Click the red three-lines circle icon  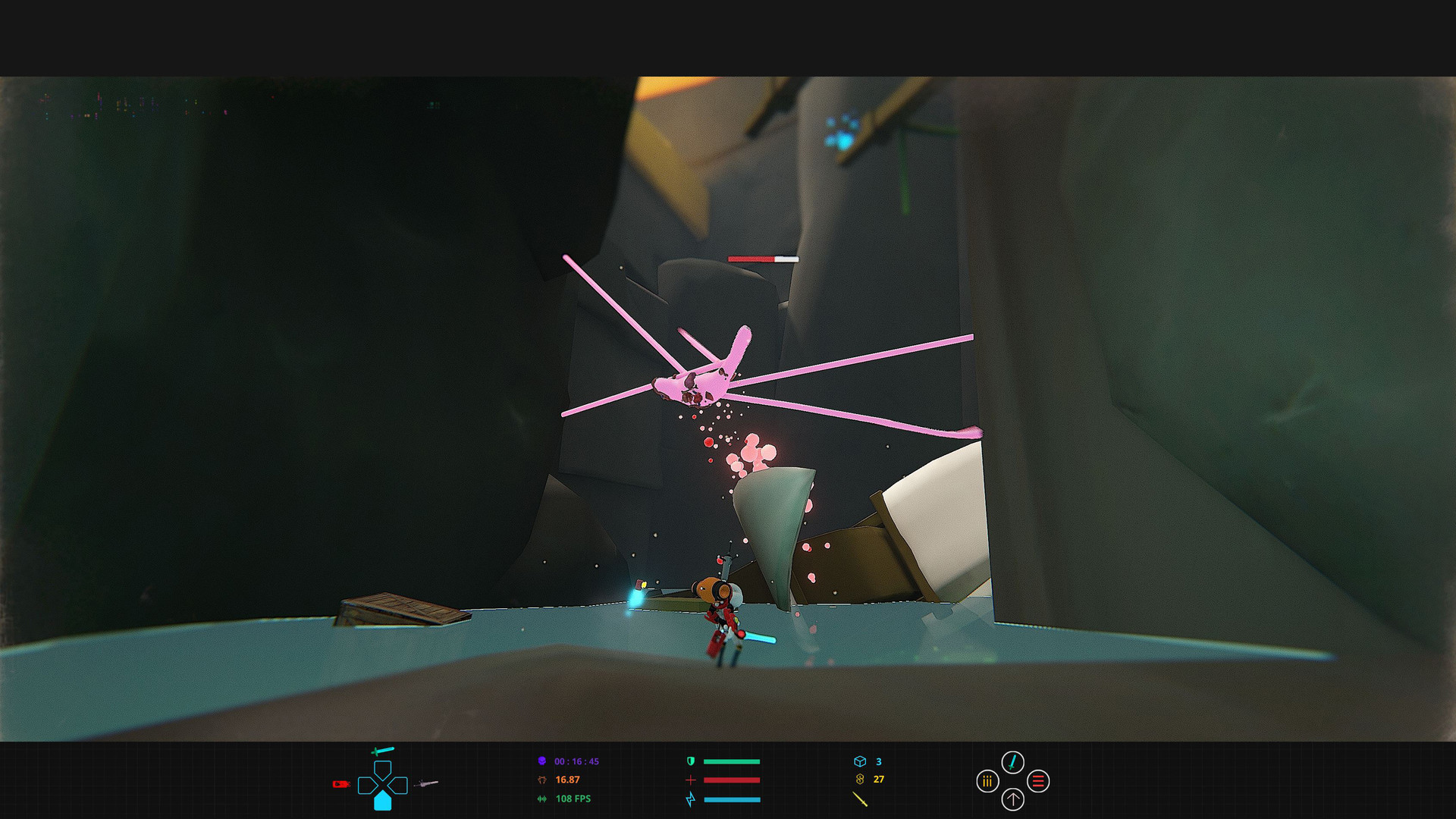coord(1038,781)
